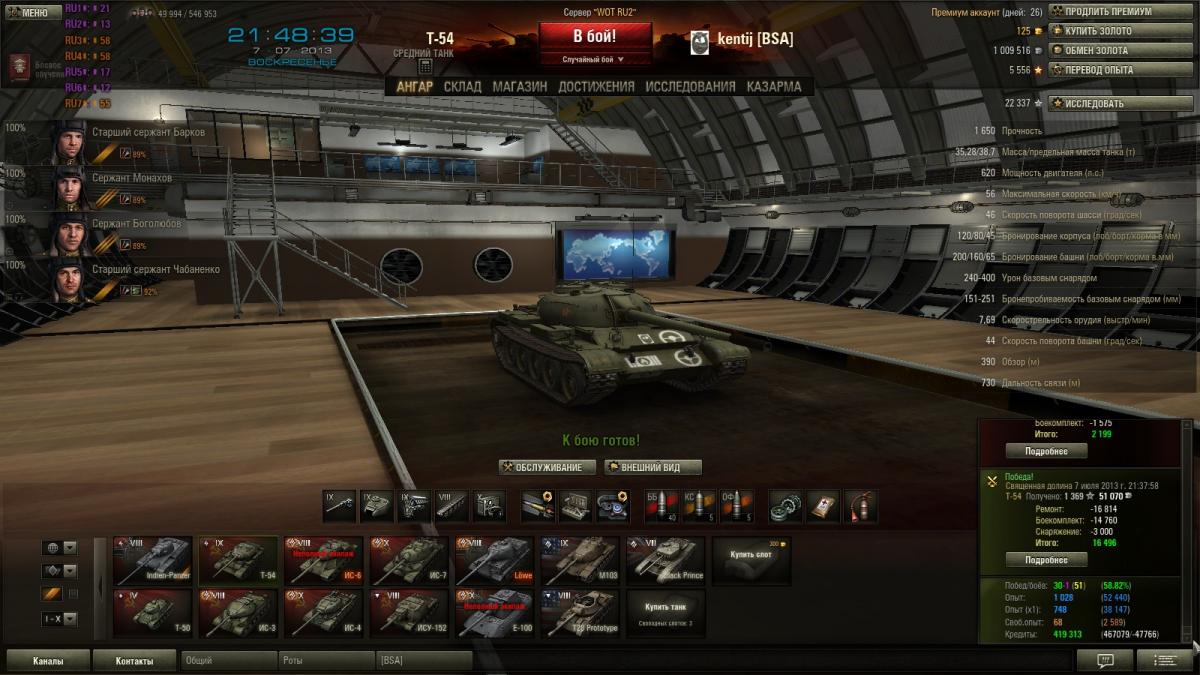The width and height of the screenshot is (1200, 675).
Task: Open the КАЗАРМА tab
Action: click(x=773, y=87)
